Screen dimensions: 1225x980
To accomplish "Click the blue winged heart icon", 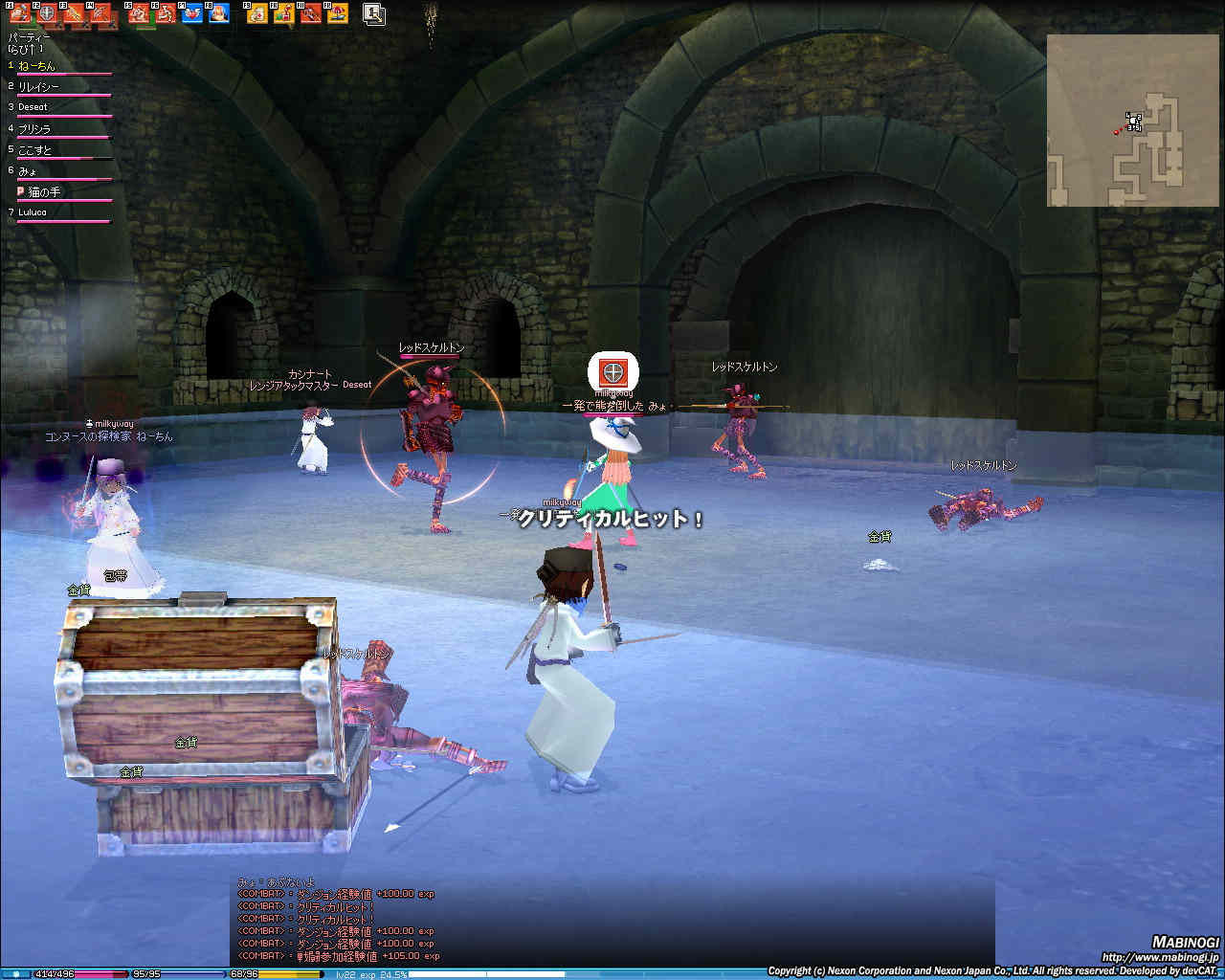I will [192, 13].
